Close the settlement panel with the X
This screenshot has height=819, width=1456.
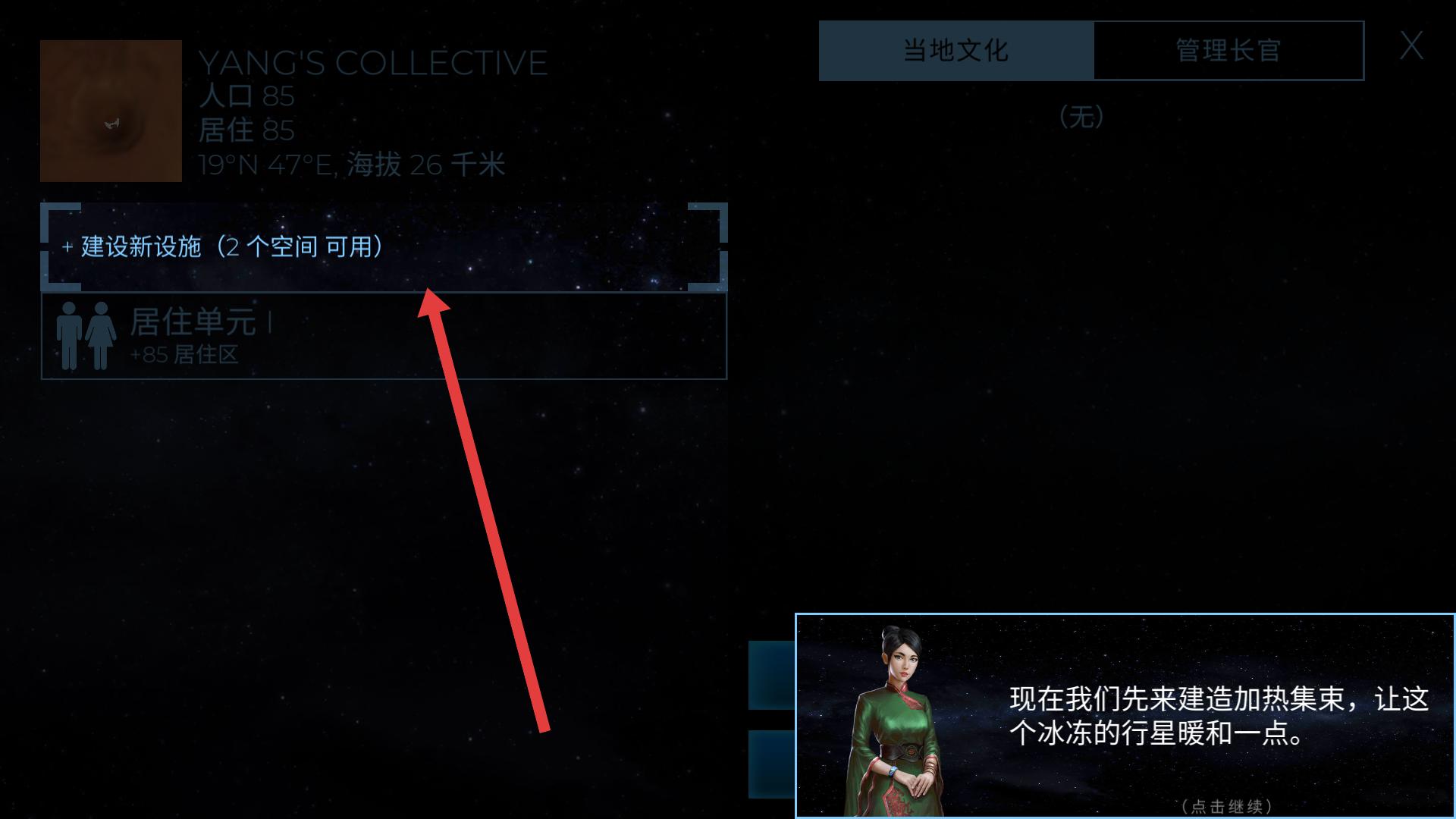click(x=1412, y=47)
